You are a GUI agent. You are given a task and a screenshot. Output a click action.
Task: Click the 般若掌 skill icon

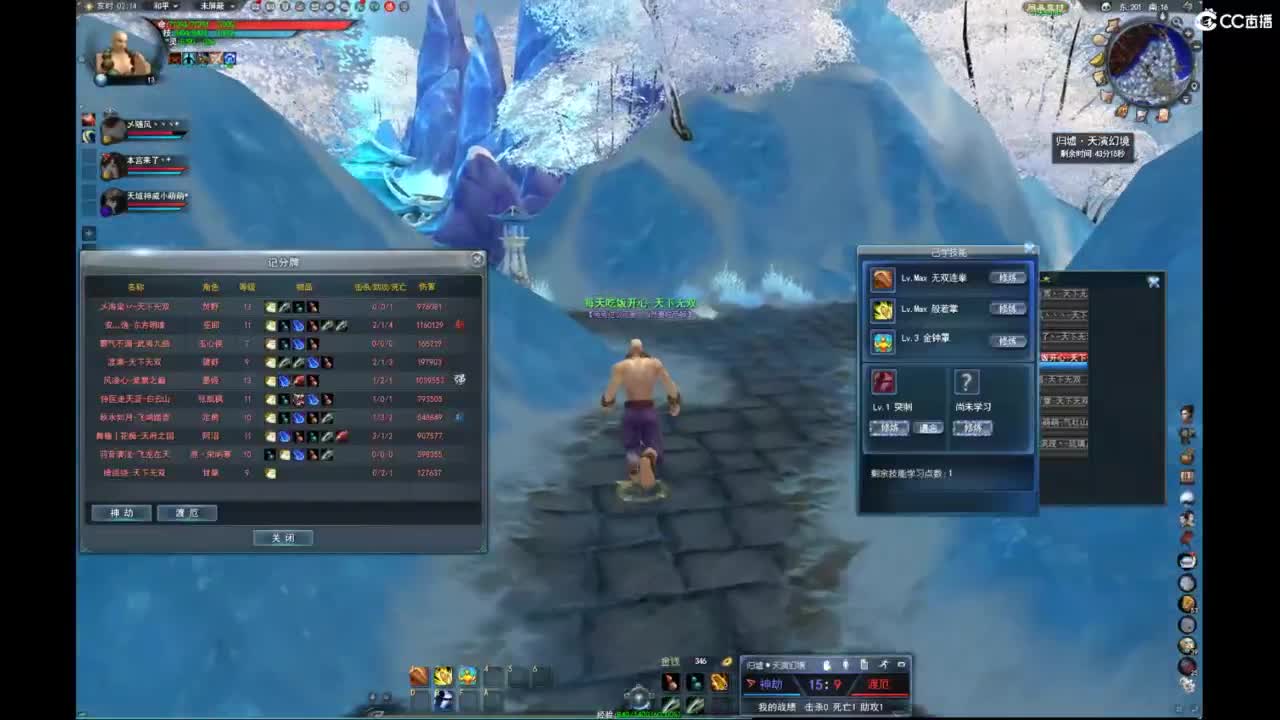coord(883,309)
